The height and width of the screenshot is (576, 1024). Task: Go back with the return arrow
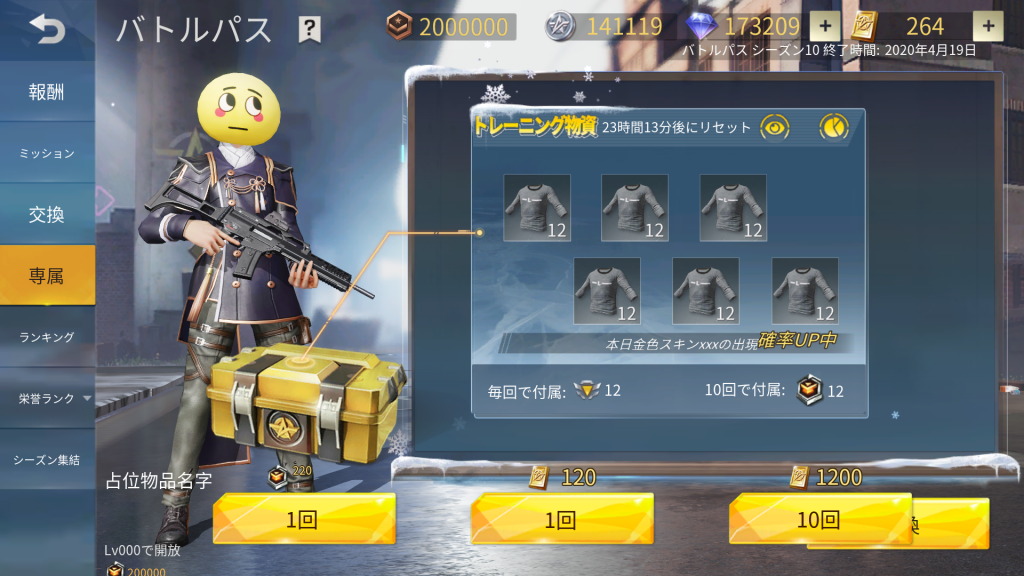point(46,29)
